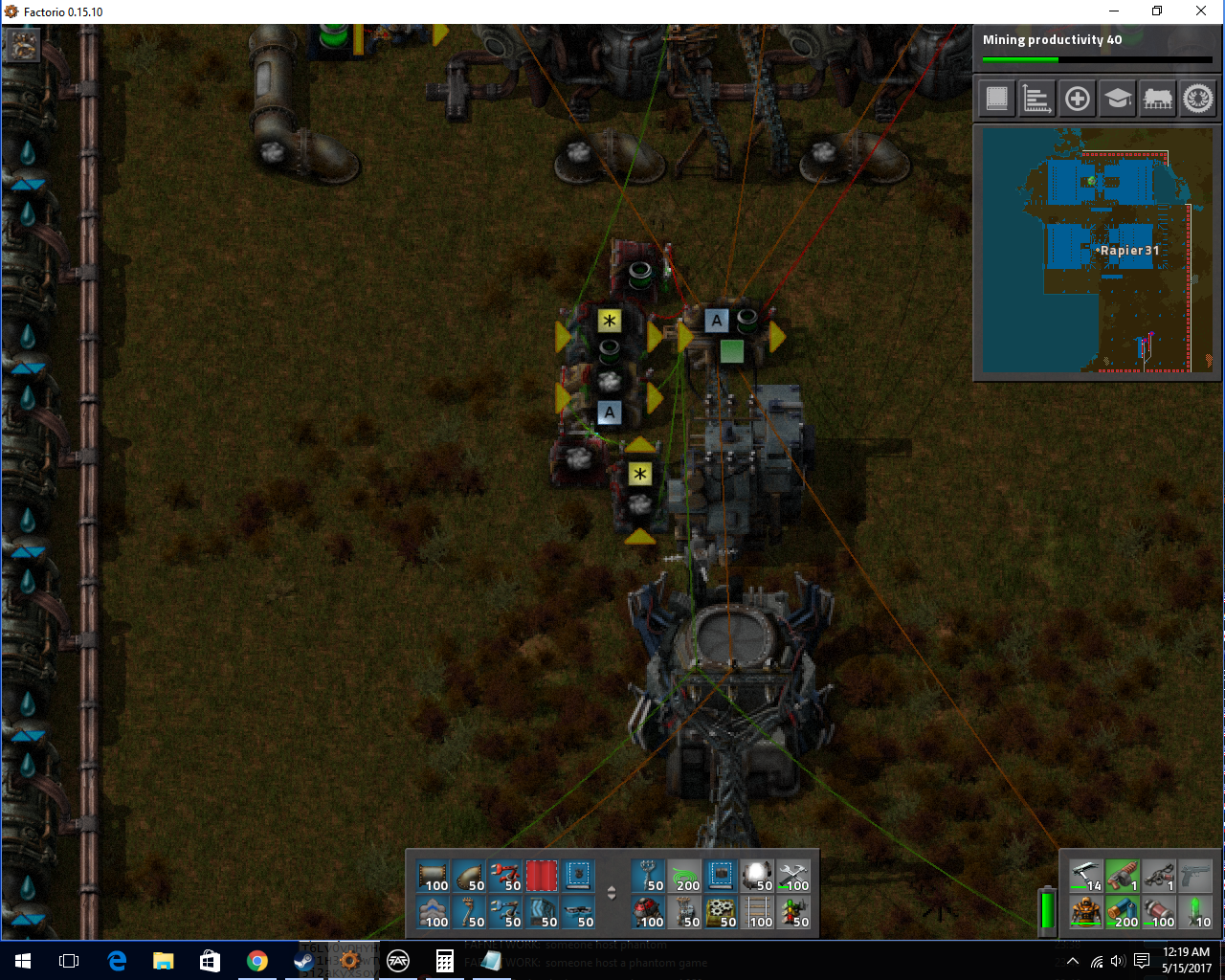This screenshot has height=980, width=1225.
Task: Open the trains overview locomotive button
Action: coord(1158,99)
